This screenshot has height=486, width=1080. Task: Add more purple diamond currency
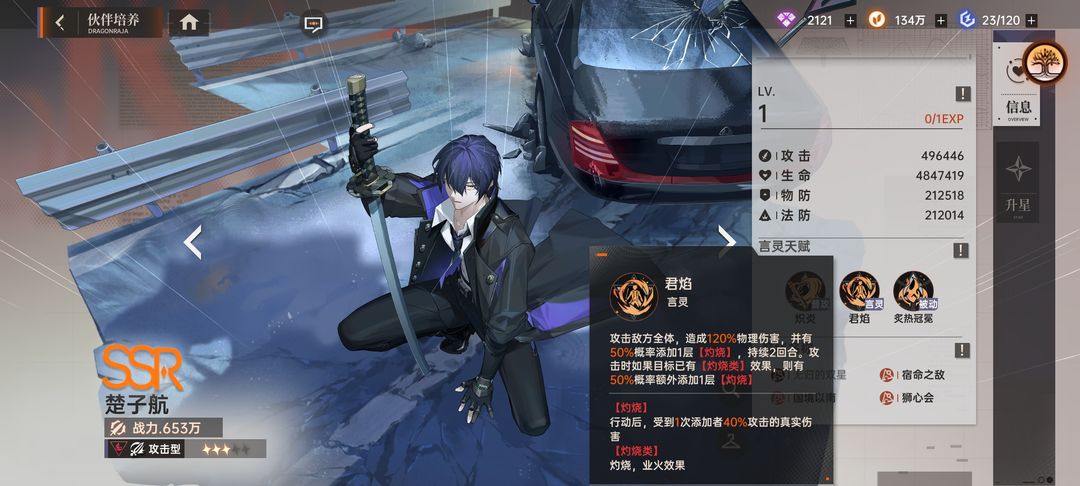(850, 20)
